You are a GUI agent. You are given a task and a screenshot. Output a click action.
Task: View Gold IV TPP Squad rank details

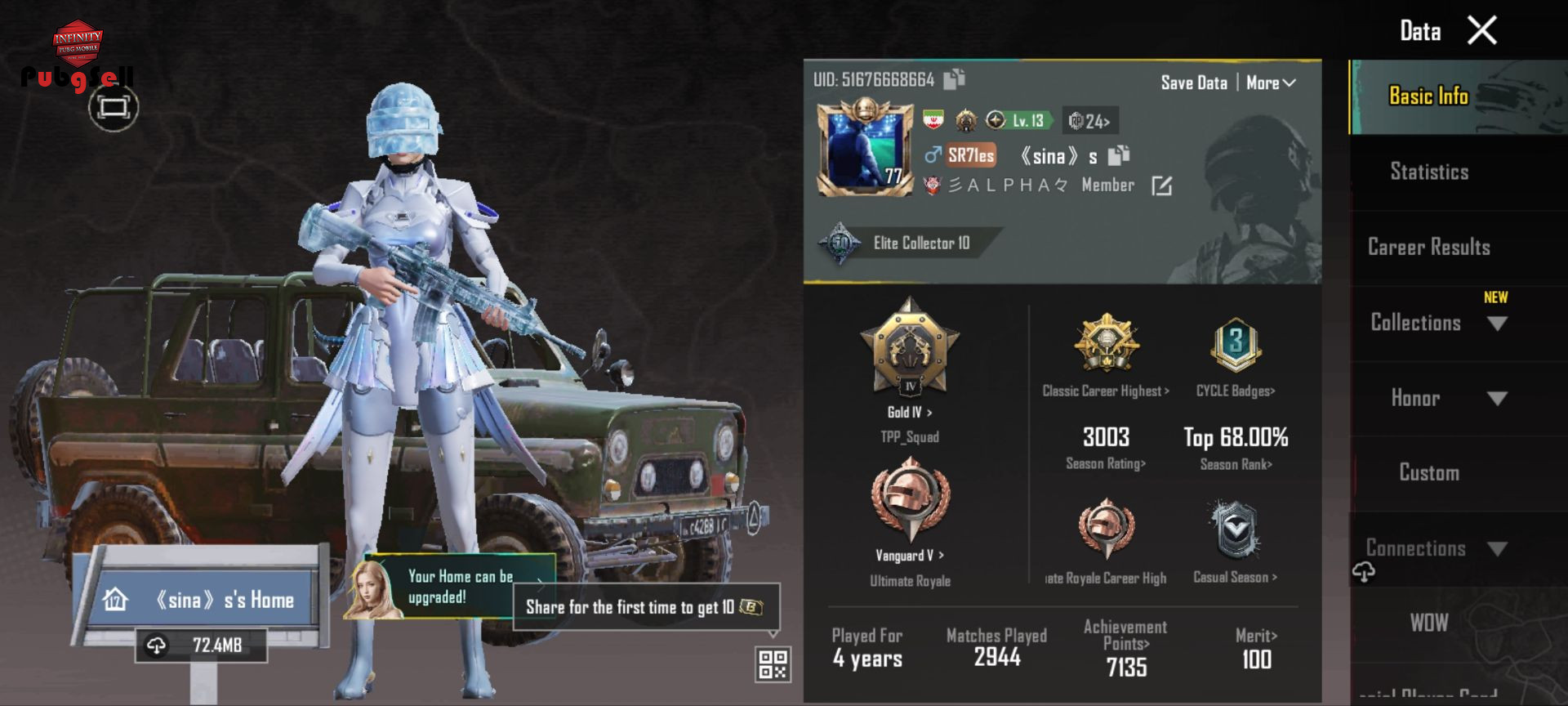click(x=910, y=360)
